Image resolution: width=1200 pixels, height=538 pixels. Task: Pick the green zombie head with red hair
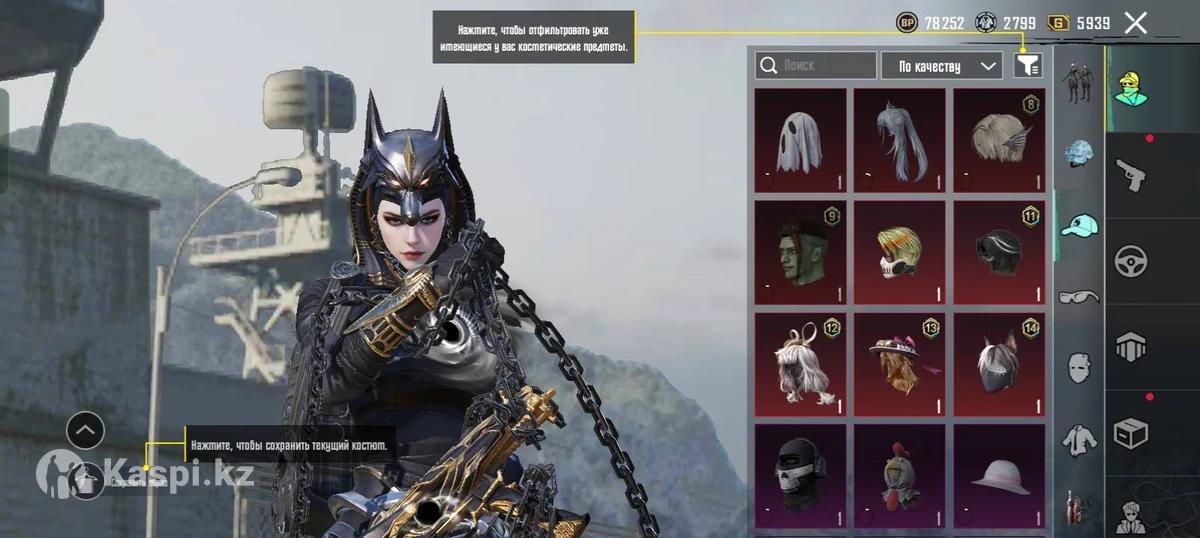[x=800, y=252]
